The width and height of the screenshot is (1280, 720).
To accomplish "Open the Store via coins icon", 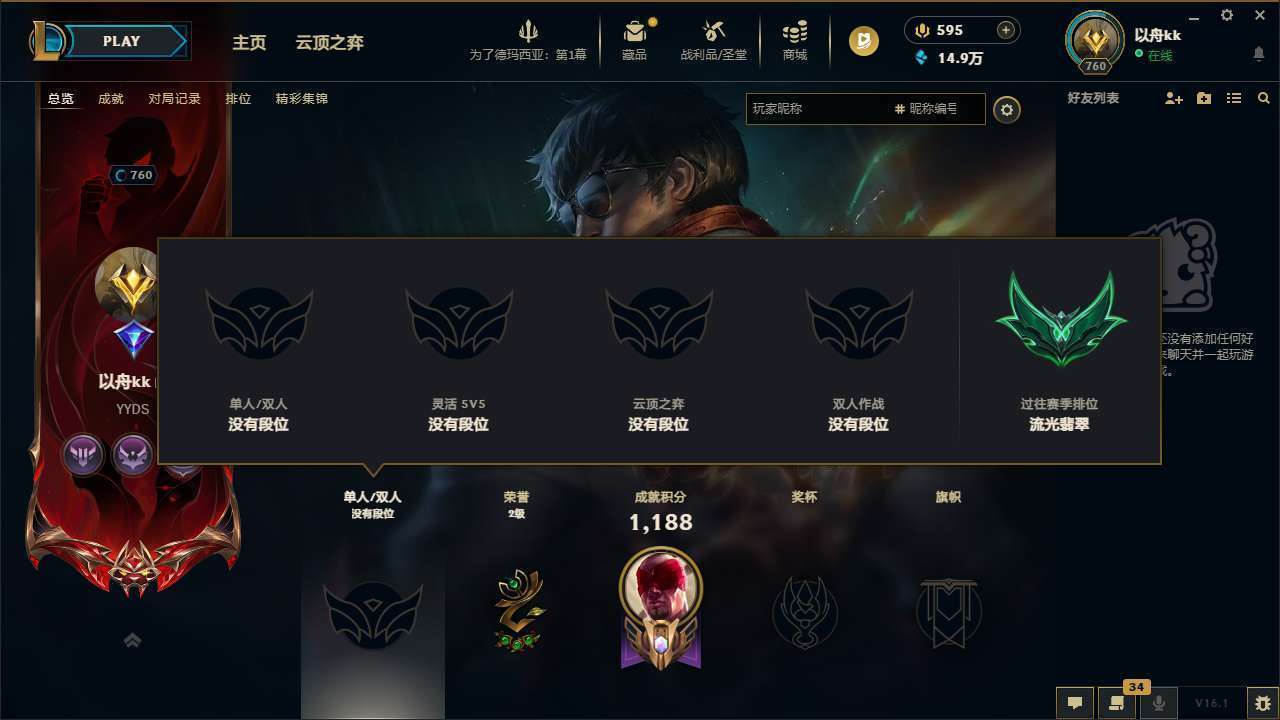I will pyautogui.click(x=795, y=33).
